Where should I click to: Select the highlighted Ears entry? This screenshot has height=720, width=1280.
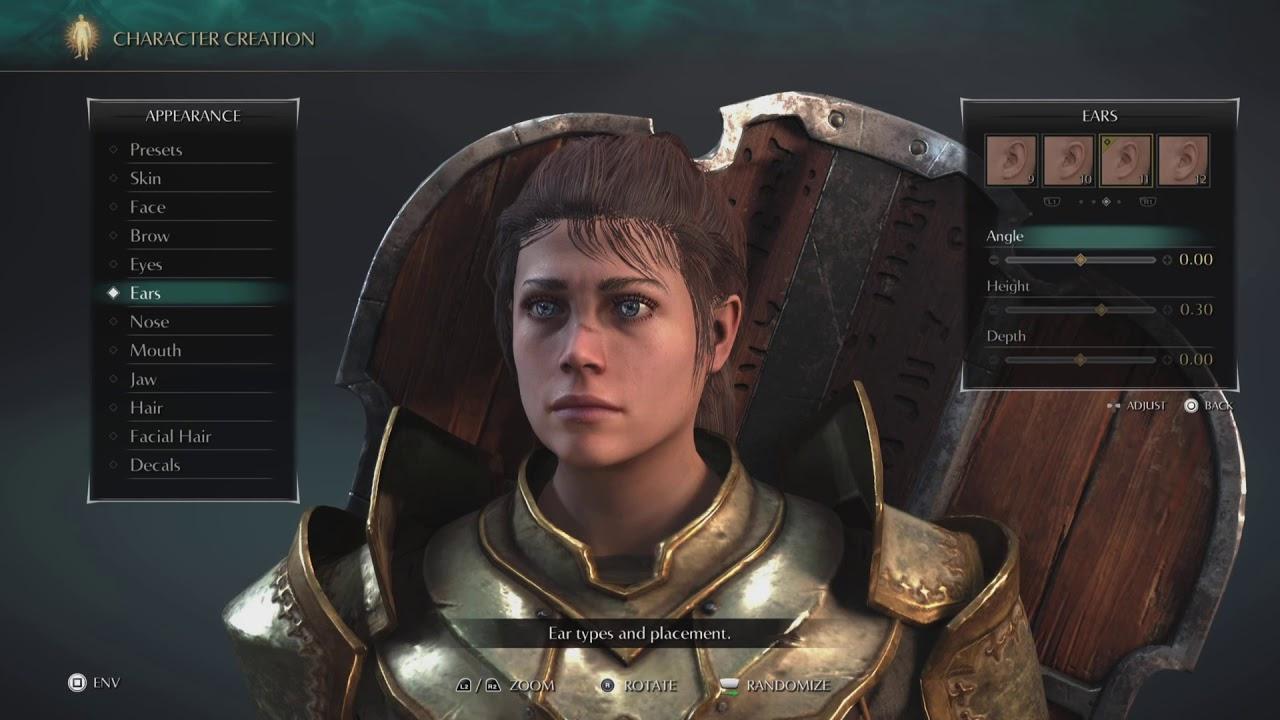145,293
